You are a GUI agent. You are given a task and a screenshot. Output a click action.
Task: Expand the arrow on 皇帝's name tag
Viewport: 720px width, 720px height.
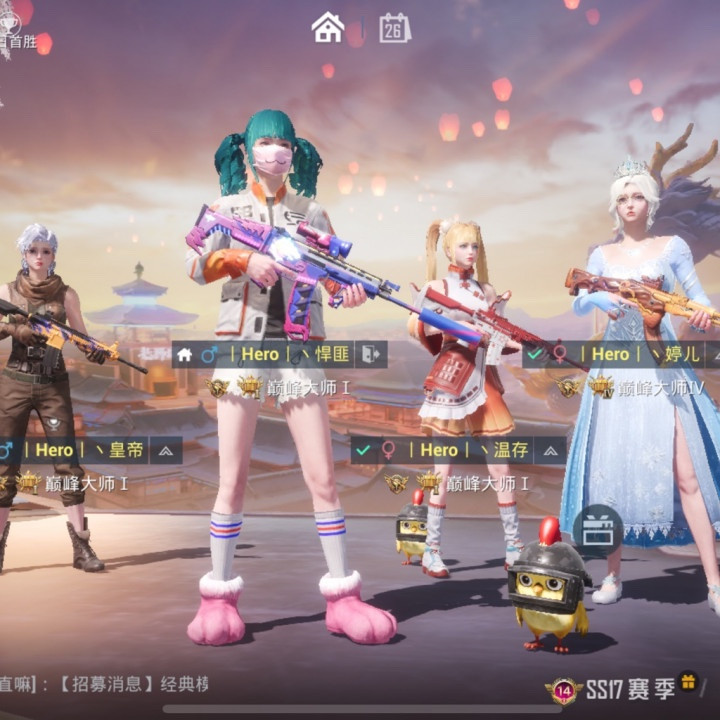point(166,450)
